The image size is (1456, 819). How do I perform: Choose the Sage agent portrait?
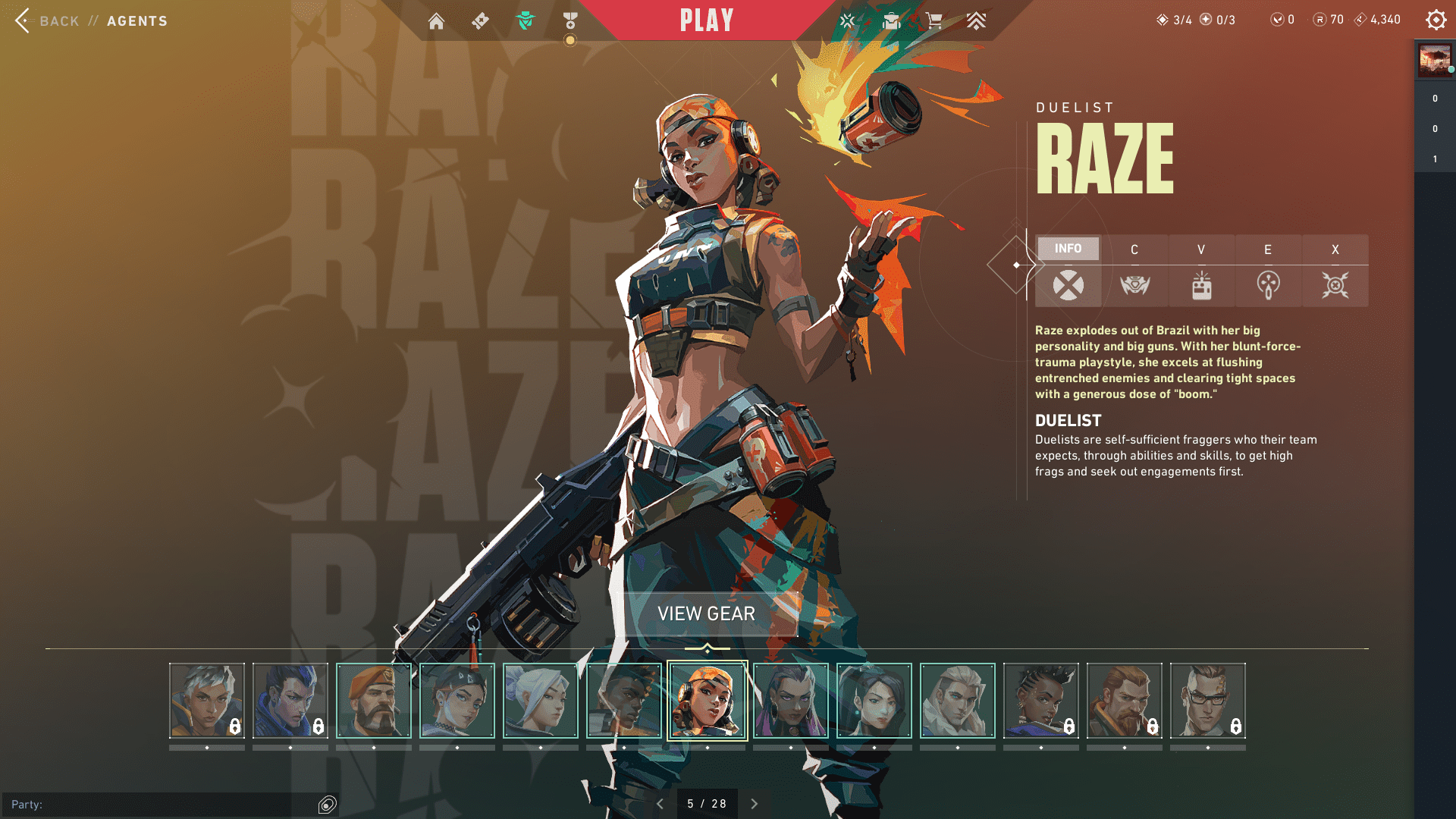(x=874, y=701)
